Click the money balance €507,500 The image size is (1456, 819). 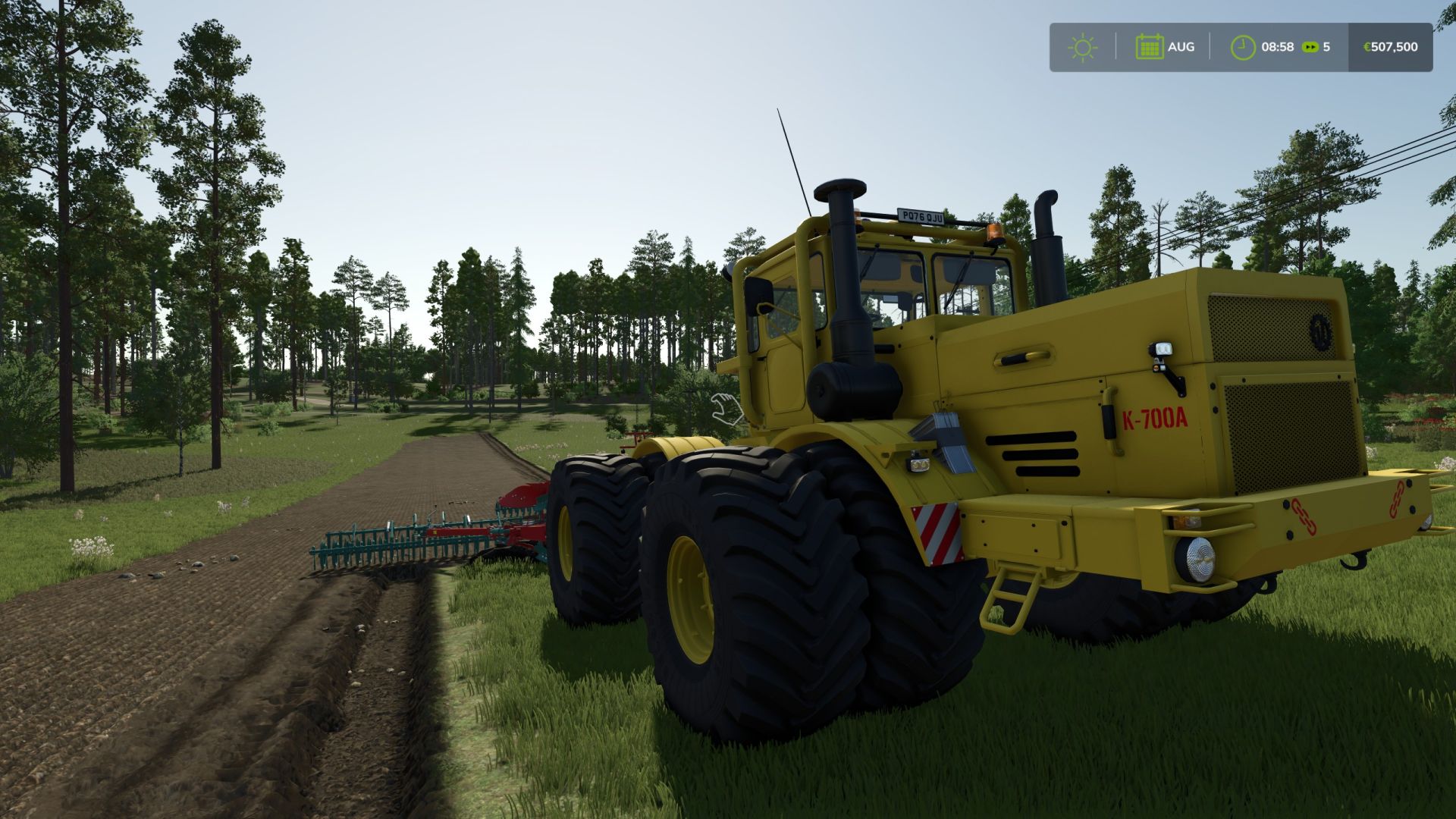1390,47
